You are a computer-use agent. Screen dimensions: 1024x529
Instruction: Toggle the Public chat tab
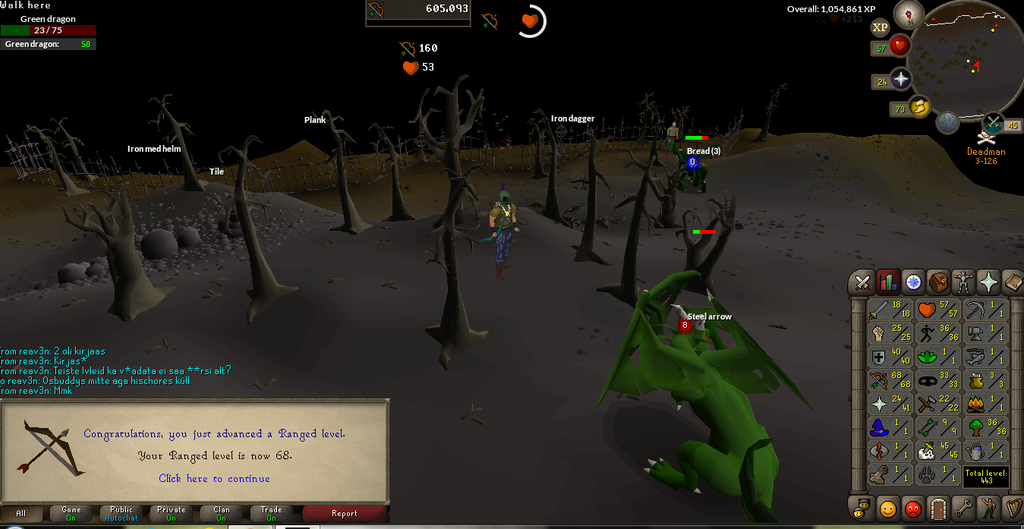121,513
